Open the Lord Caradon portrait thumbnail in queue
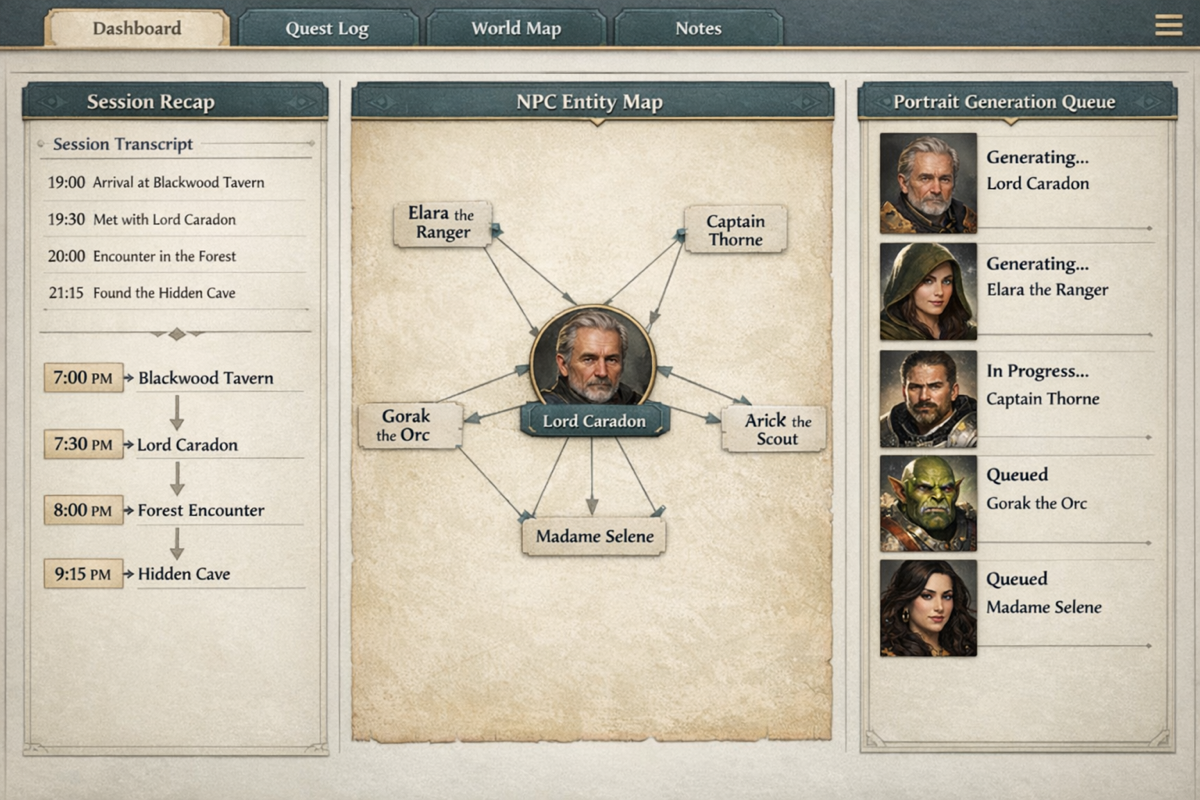The height and width of the screenshot is (800, 1200). coord(928,183)
